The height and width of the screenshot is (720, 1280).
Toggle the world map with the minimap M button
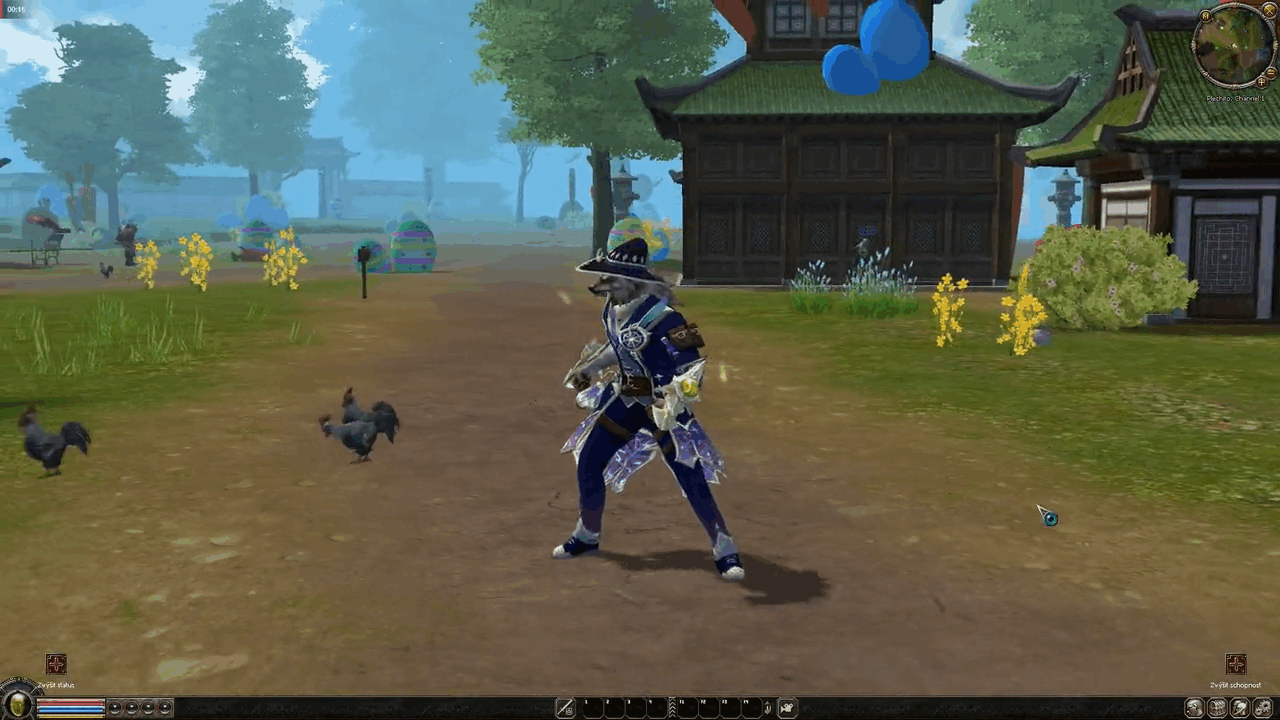pos(1206,14)
